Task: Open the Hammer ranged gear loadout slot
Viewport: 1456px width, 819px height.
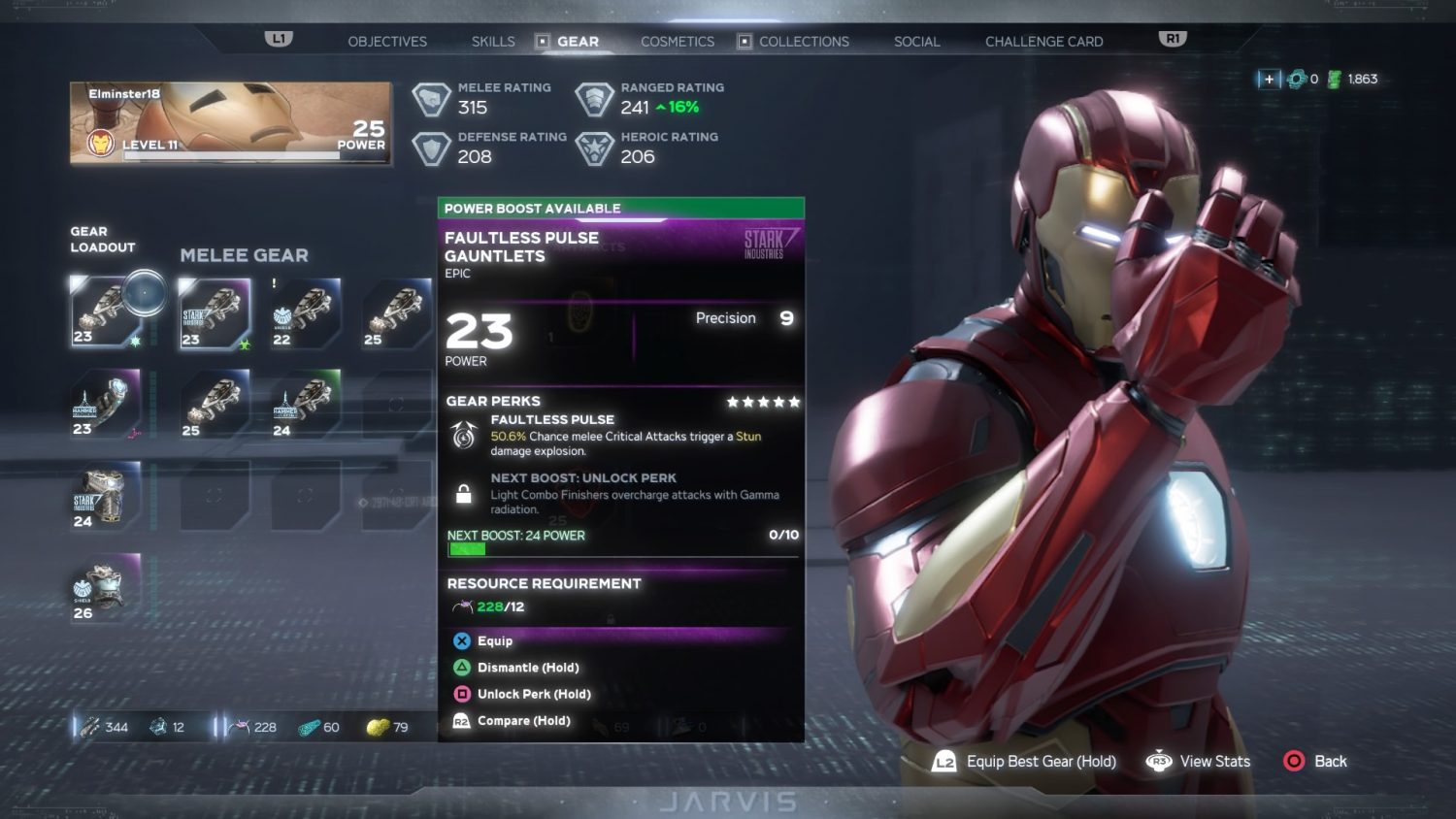Action: 105,404
